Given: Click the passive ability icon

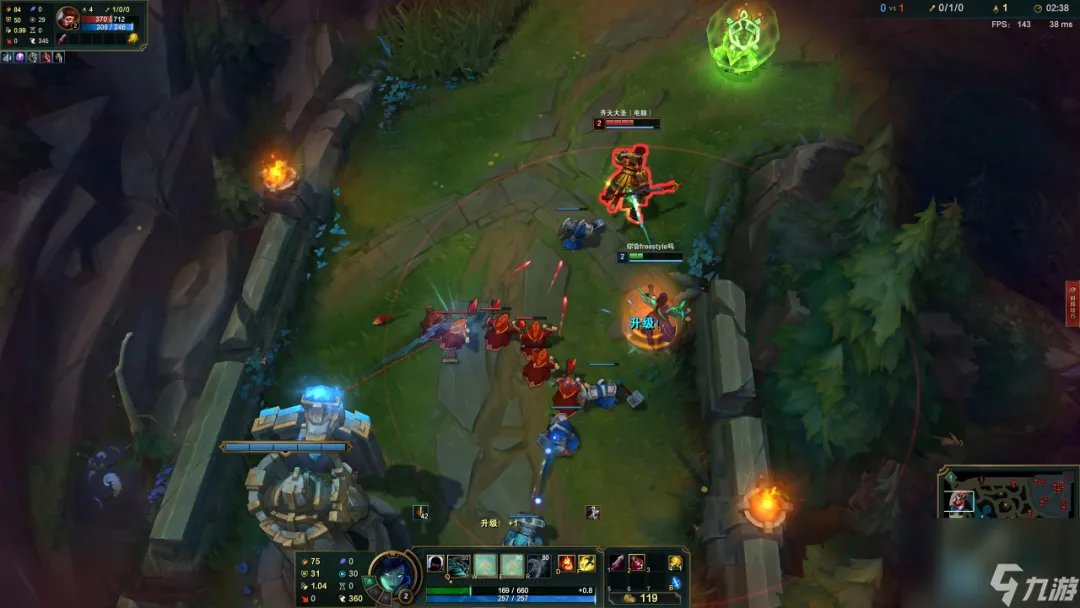Looking at the screenshot, I should (434, 565).
